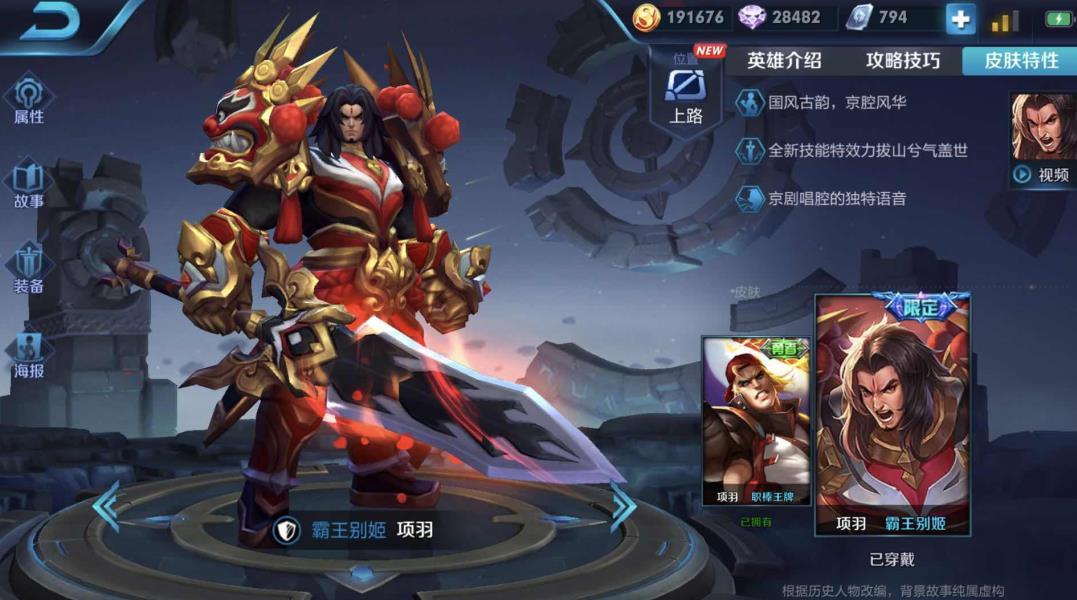
Task: Open the 海报 poster view
Action: [29, 355]
